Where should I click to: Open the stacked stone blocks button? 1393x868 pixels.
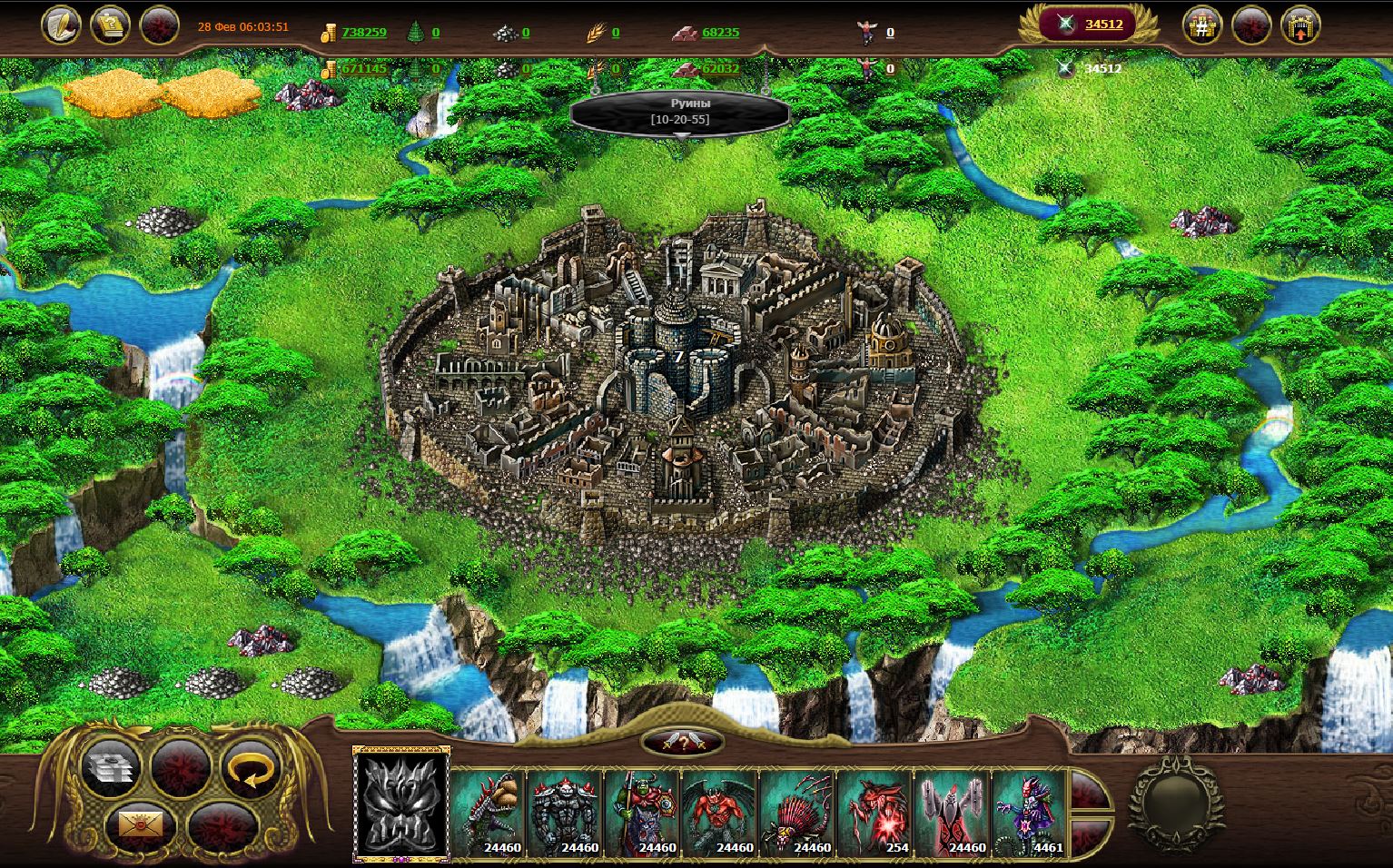click(111, 770)
